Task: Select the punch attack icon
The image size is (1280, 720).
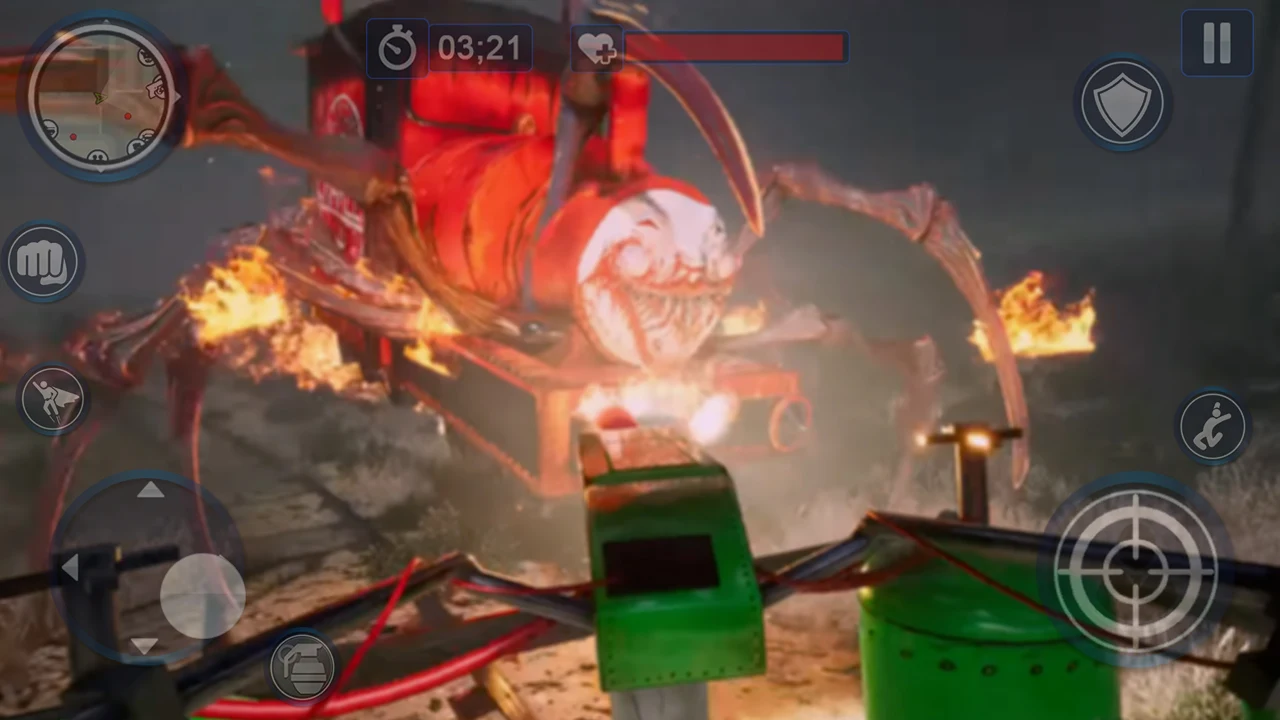Action: coord(44,262)
